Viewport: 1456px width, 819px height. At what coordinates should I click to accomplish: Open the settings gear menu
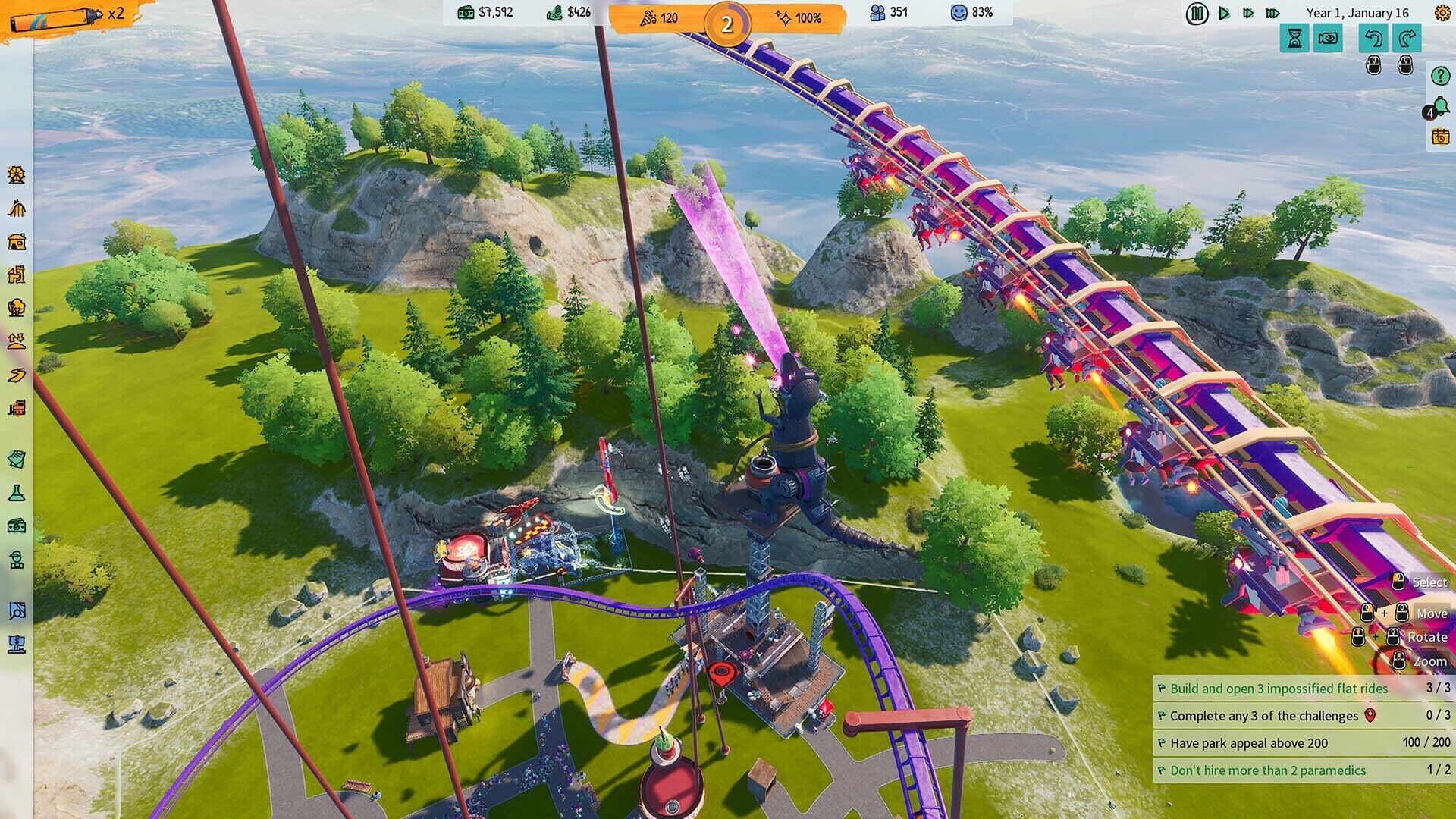click(x=1442, y=12)
